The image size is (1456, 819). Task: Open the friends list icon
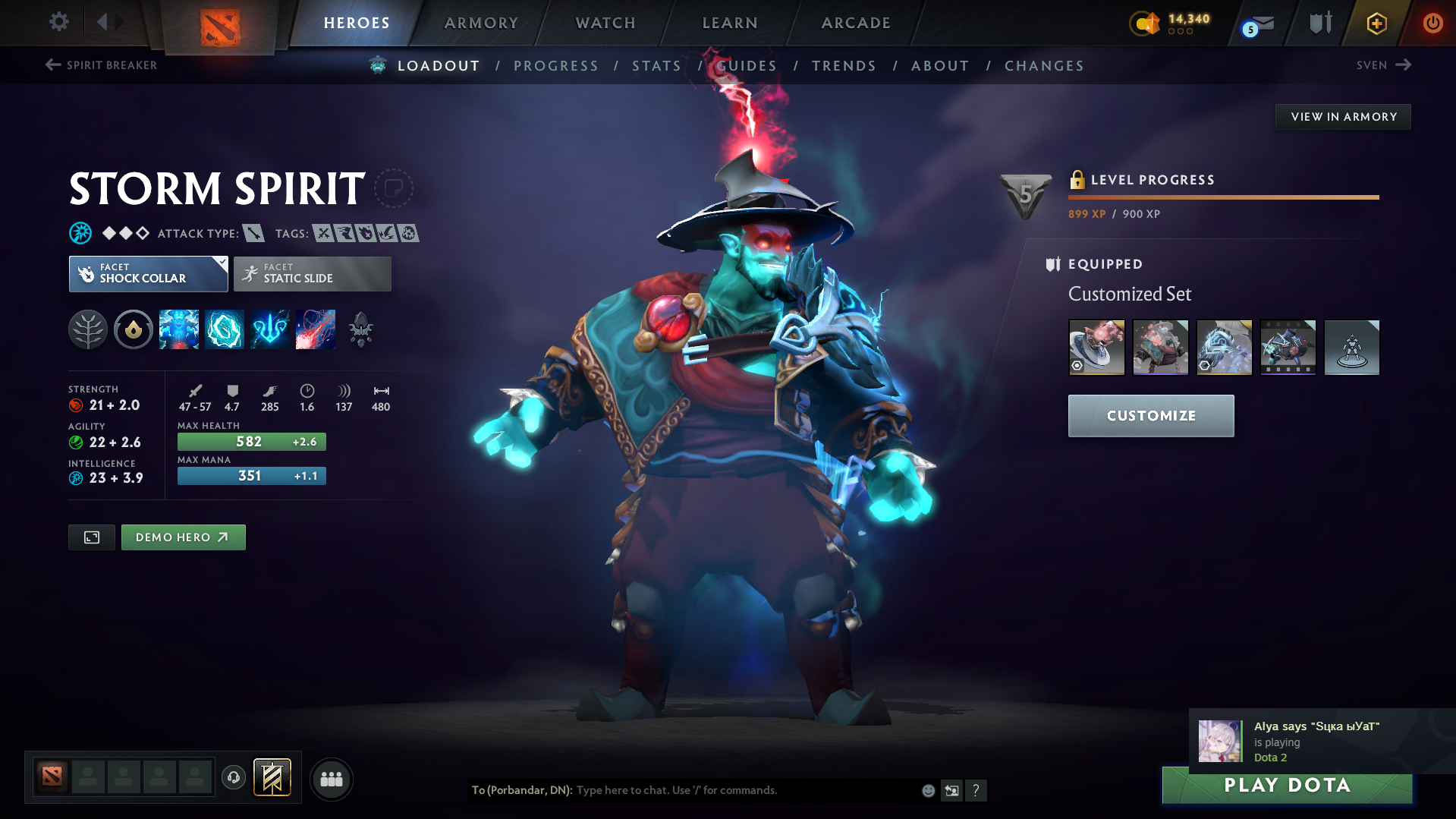point(331,779)
